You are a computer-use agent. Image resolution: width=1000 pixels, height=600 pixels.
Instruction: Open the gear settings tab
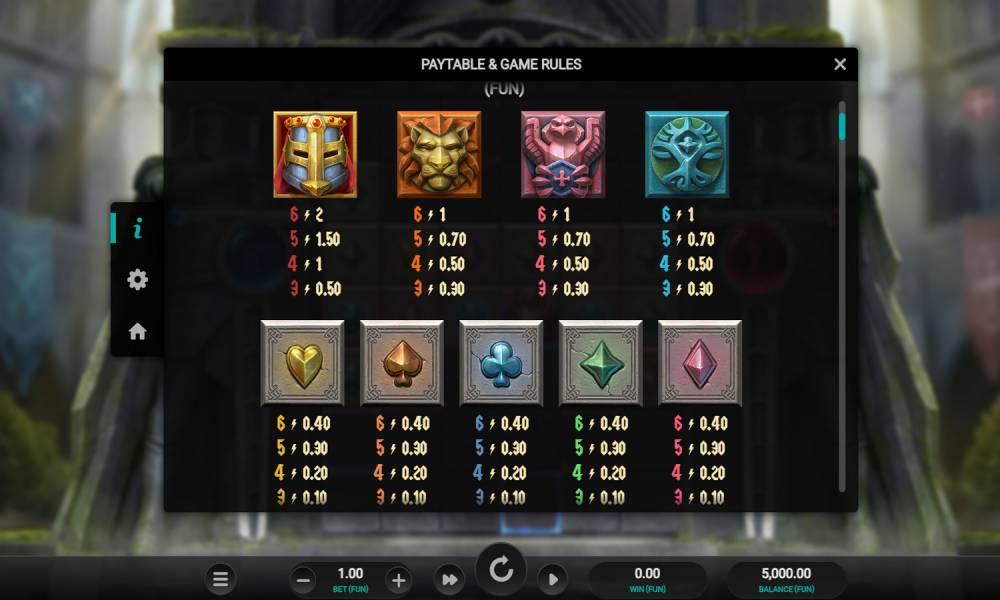pos(138,280)
